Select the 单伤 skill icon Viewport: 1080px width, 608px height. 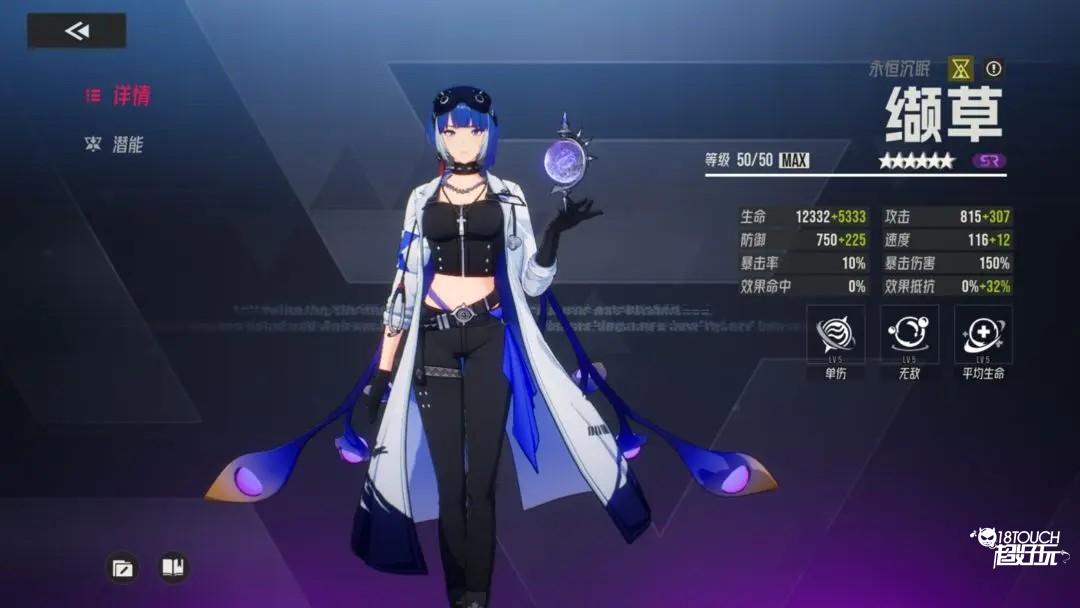(x=836, y=334)
